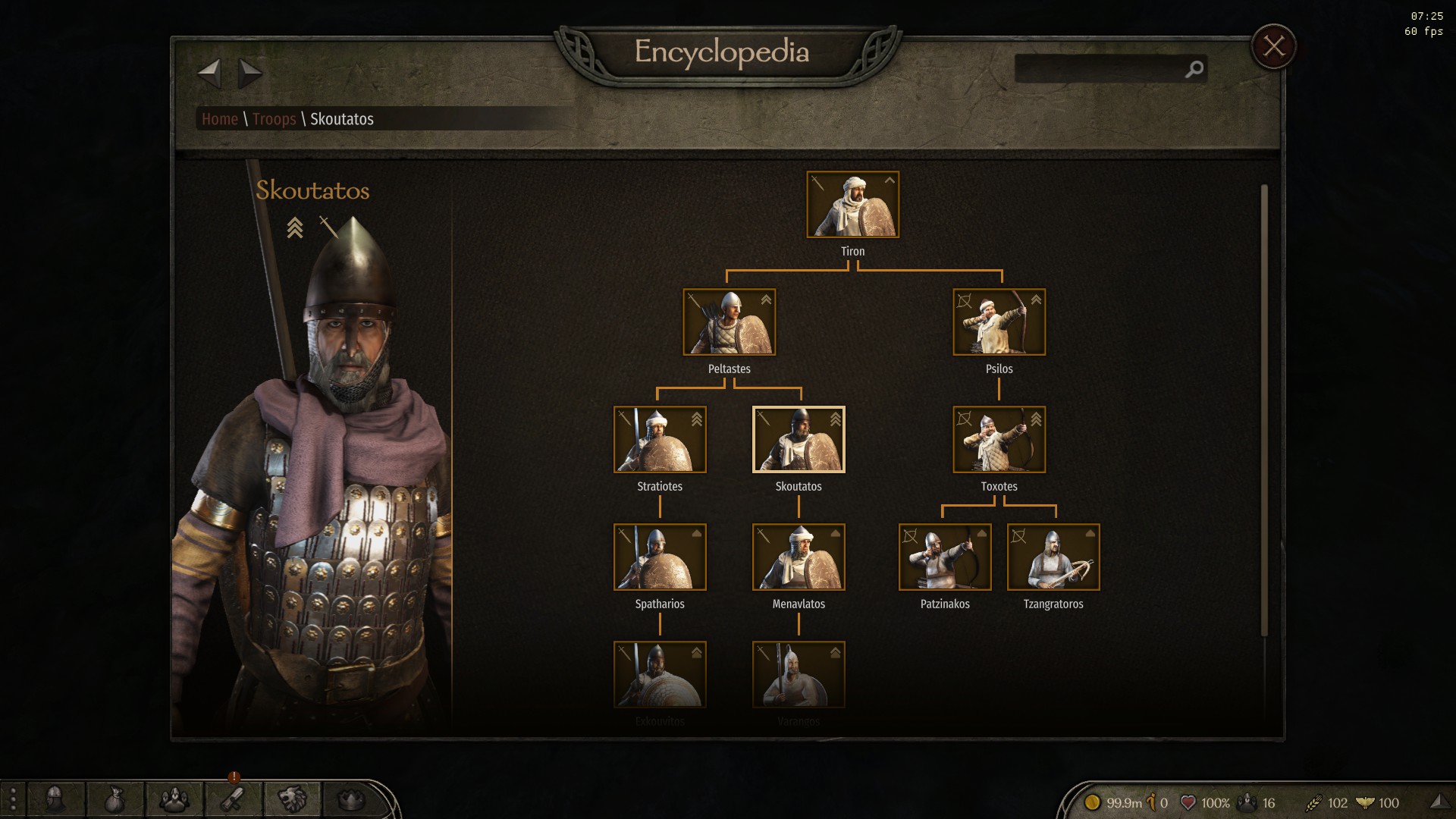Select the Patzinakos archer node

click(x=945, y=557)
